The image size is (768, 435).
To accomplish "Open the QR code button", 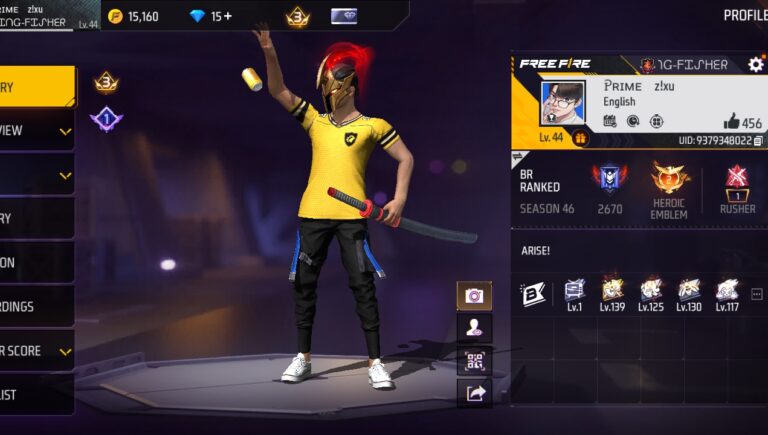I will 474,360.
